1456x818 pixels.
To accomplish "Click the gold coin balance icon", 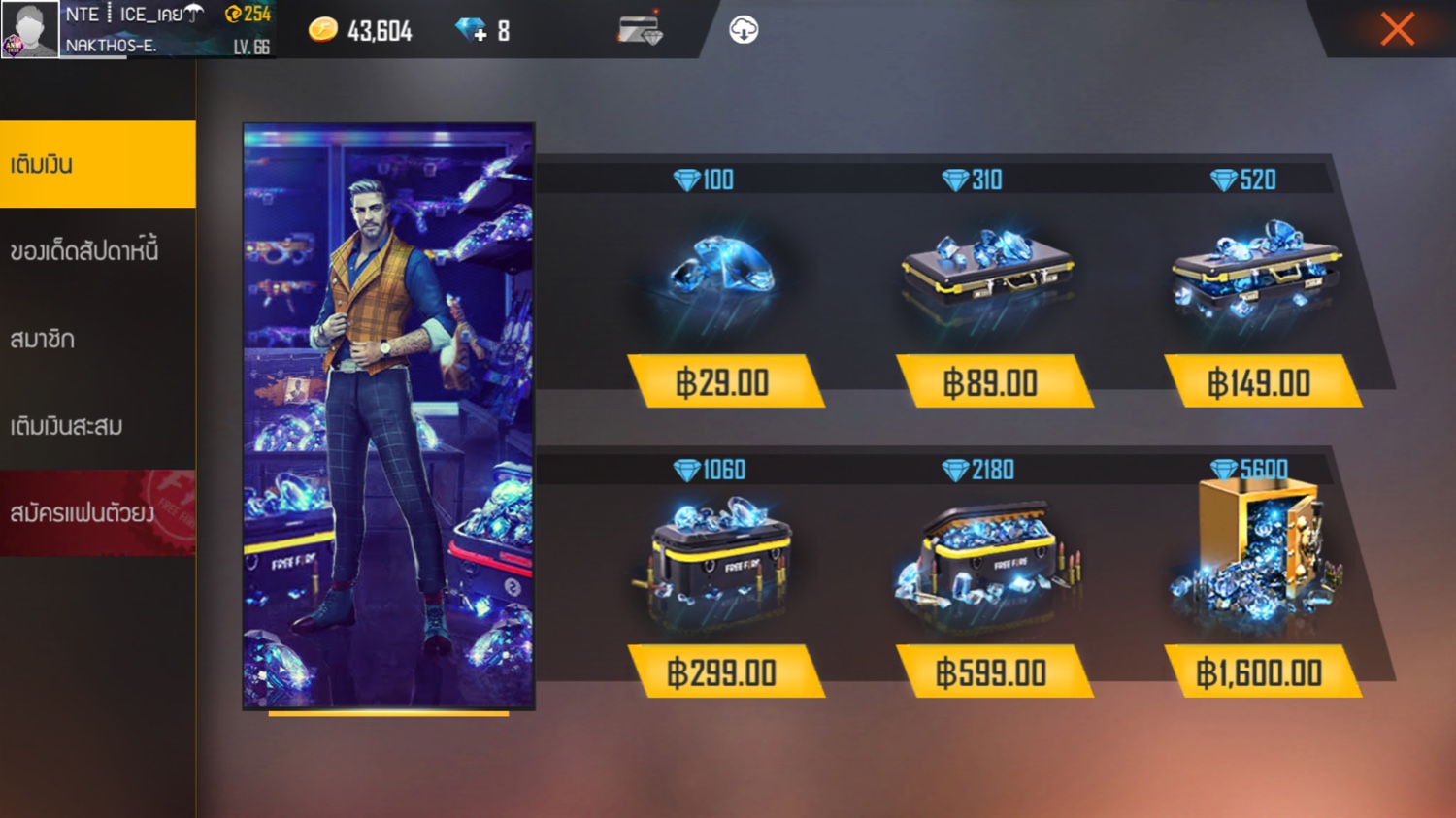I will (x=323, y=31).
